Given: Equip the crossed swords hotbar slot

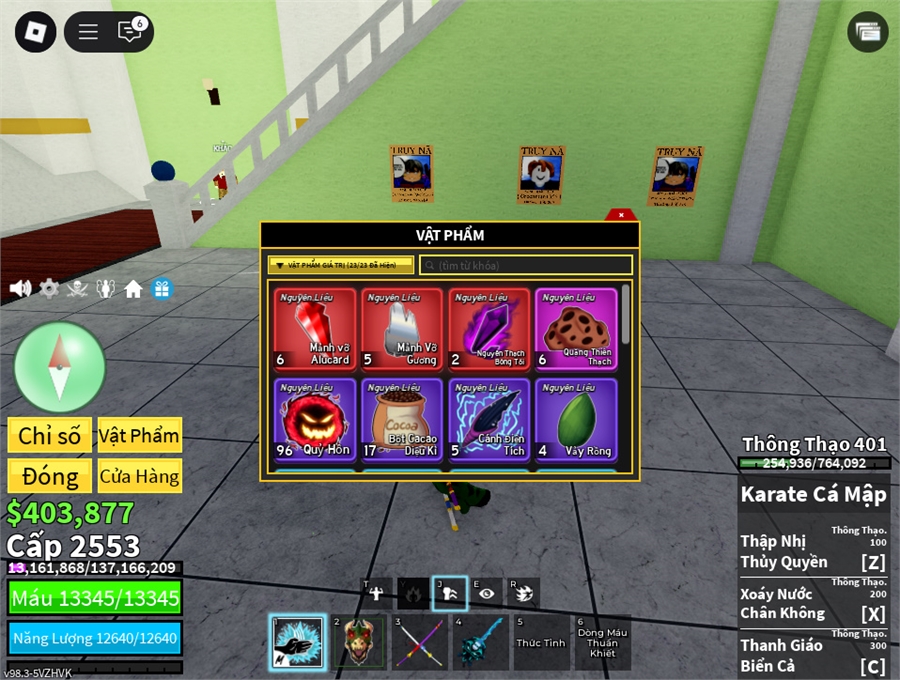Looking at the screenshot, I should [x=418, y=642].
